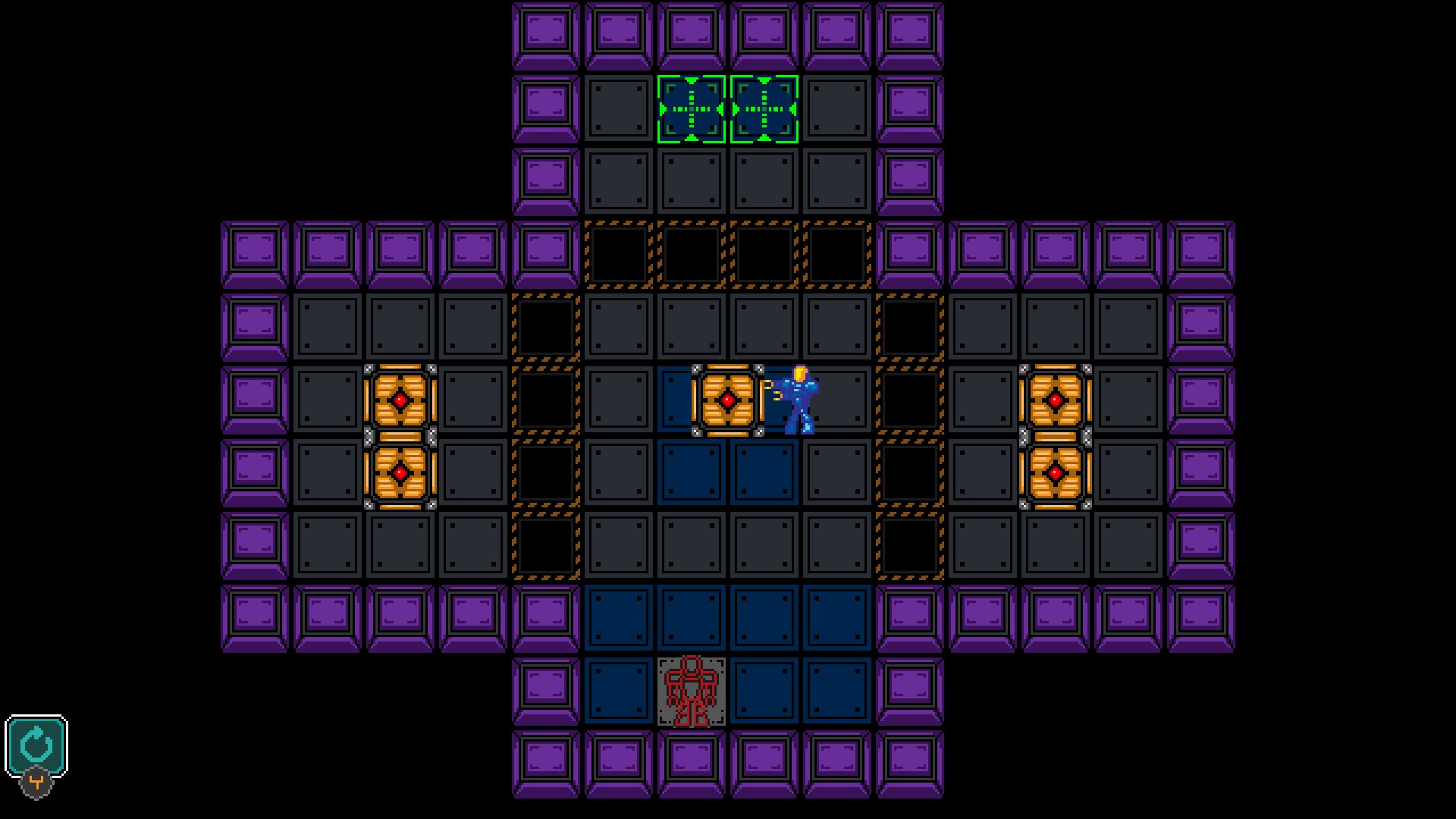Click the left green target tile

(x=691, y=108)
